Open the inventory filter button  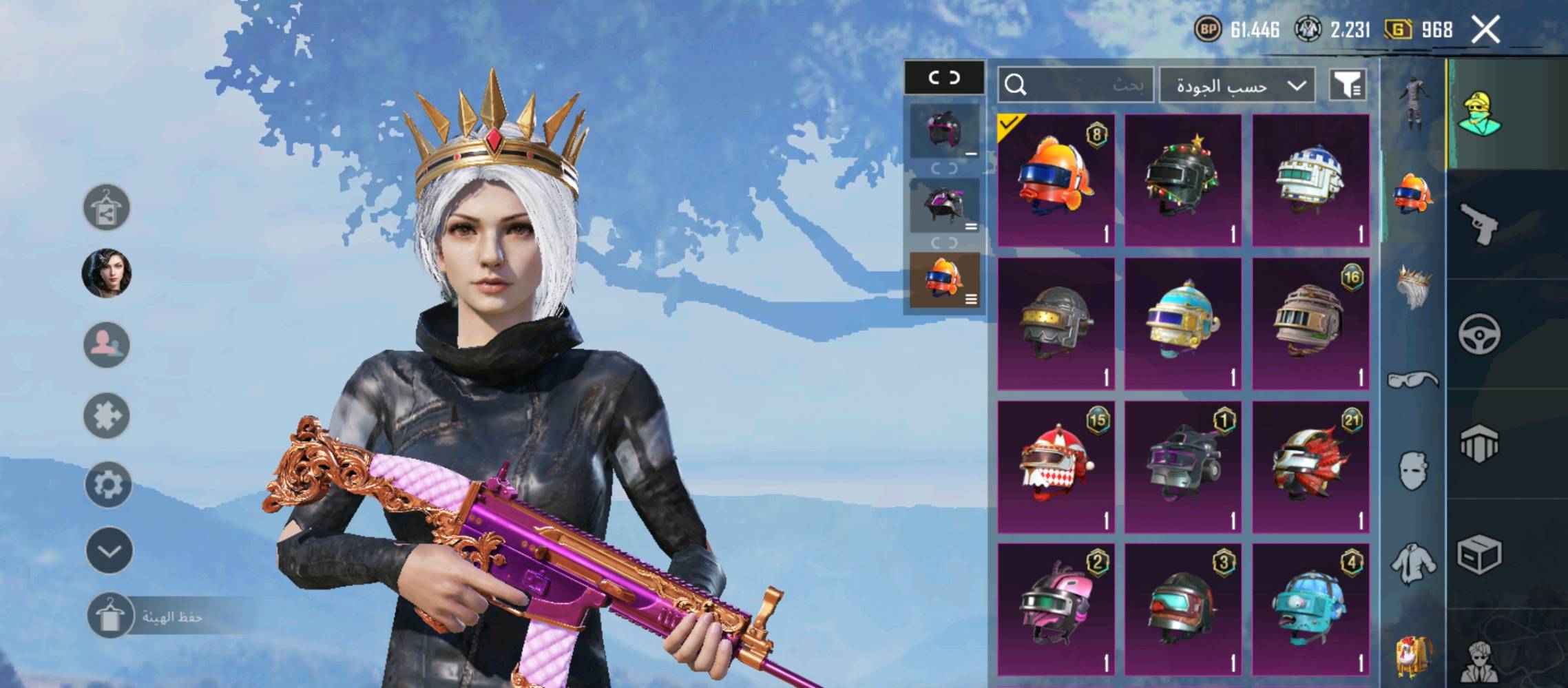pyautogui.click(x=1347, y=85)
